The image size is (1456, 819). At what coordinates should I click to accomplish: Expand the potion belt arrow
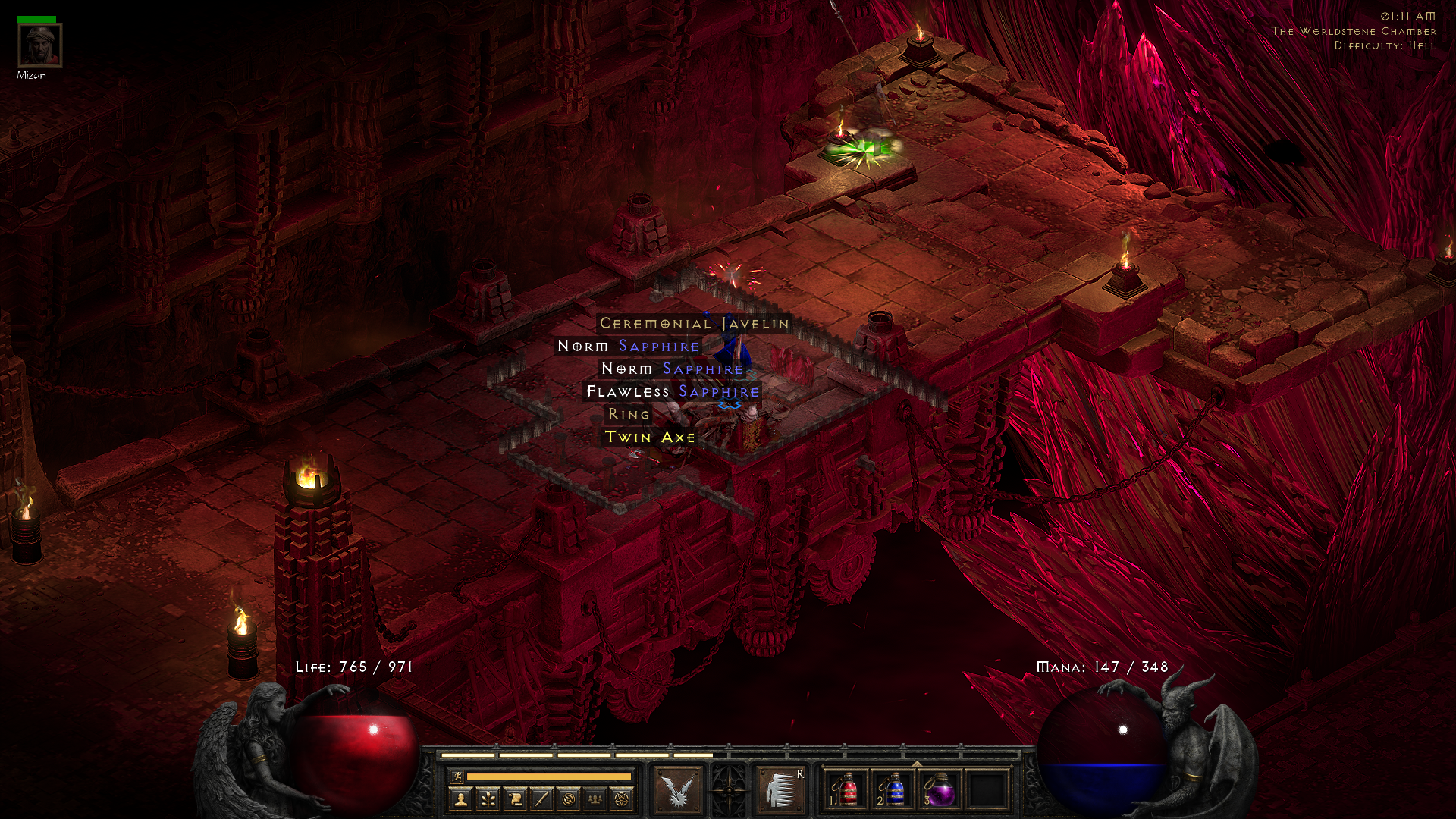(917, 764)
